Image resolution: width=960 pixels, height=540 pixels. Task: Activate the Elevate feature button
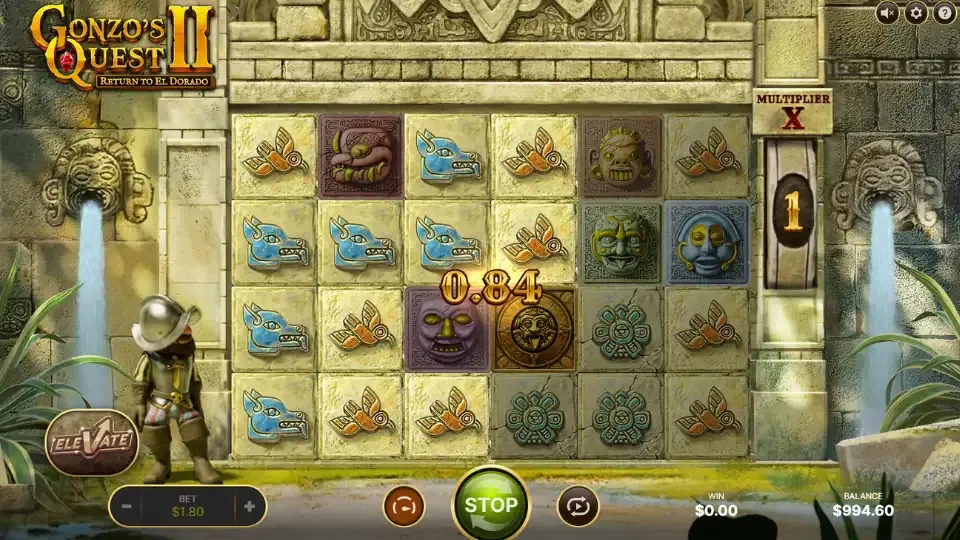tap(91, 440)
